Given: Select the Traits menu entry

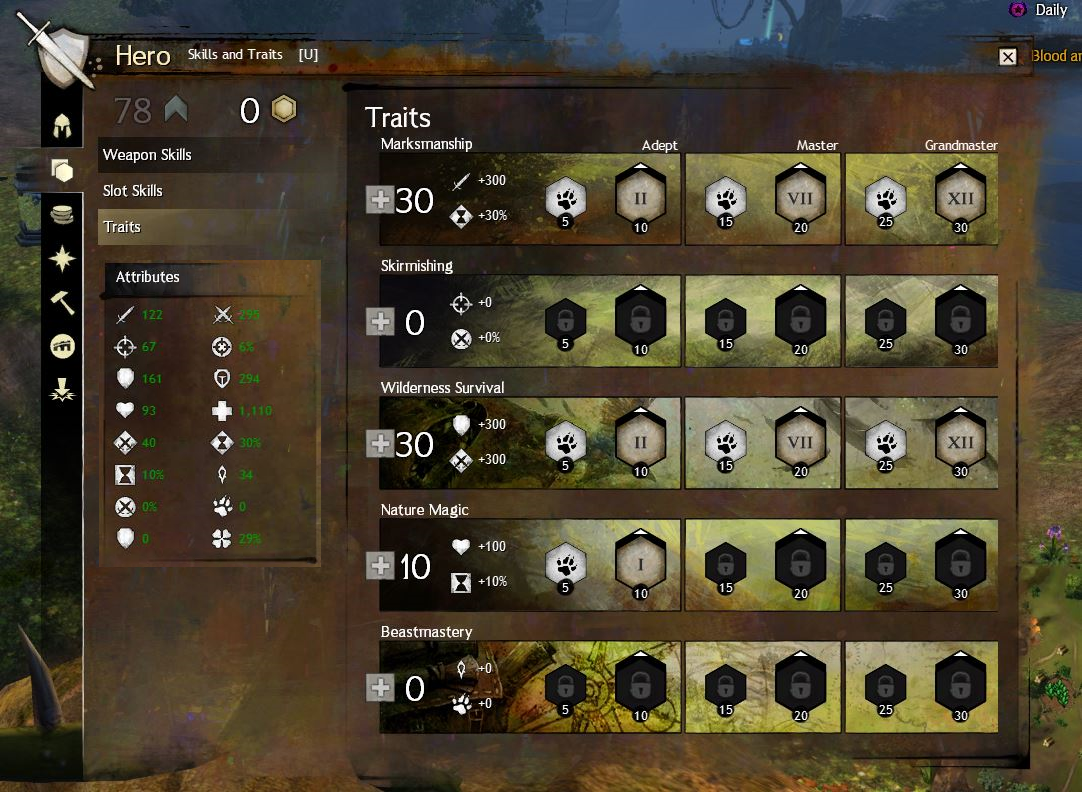Looking at the screenshot, I should (x=122, y=227).
